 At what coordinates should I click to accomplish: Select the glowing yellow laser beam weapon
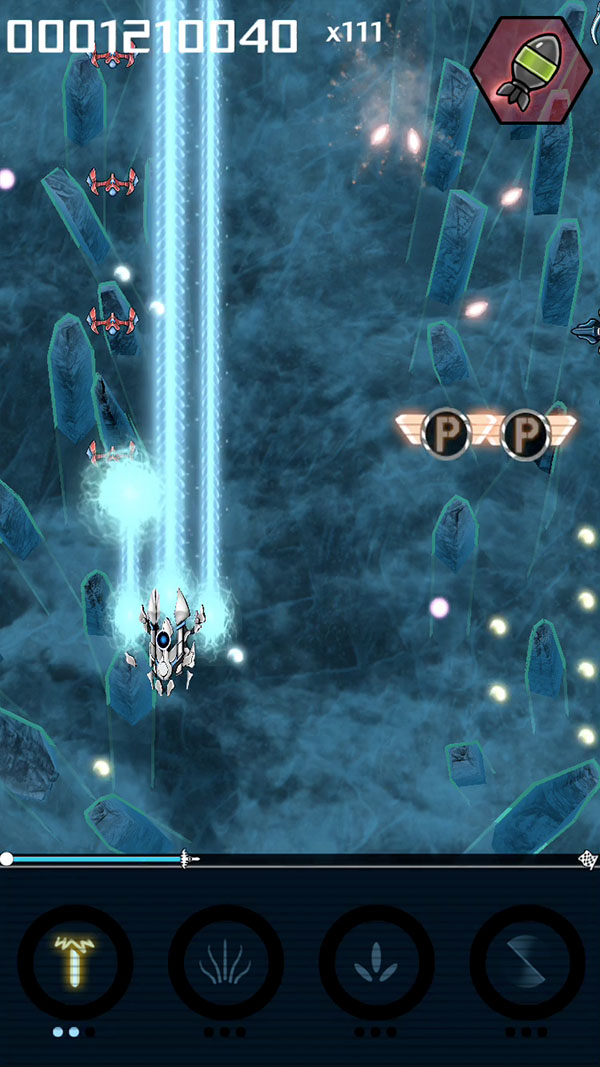pos(75,962)
